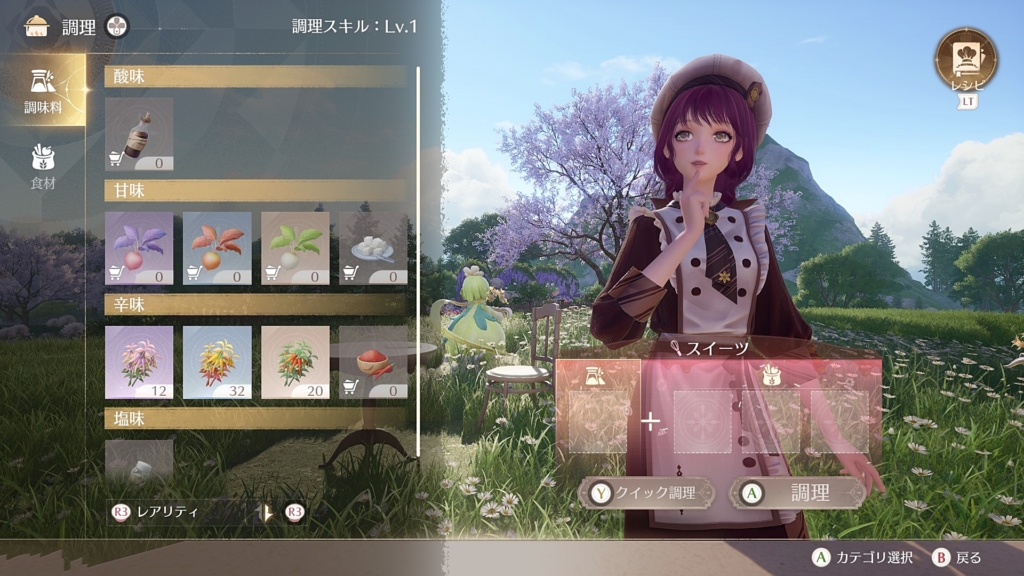Select the red spice powder bowl

pos(373,361)
